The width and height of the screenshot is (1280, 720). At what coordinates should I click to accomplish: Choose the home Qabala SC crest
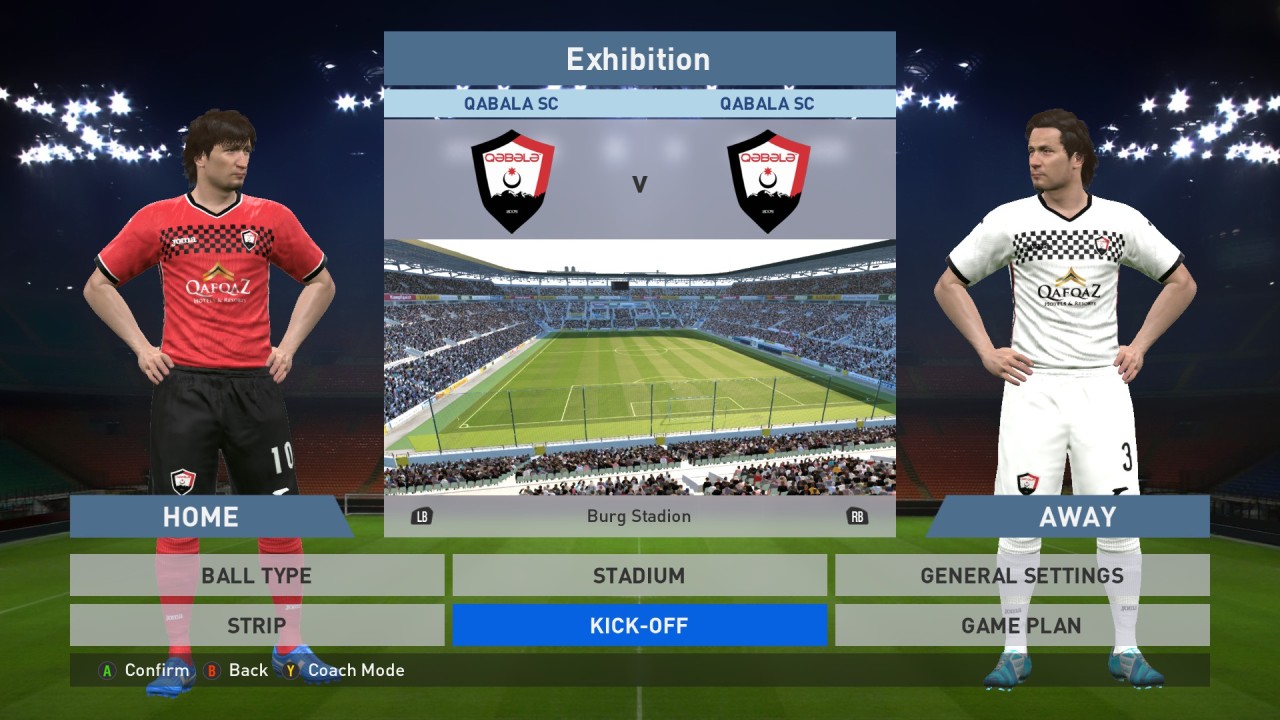[x=512, y=181]
